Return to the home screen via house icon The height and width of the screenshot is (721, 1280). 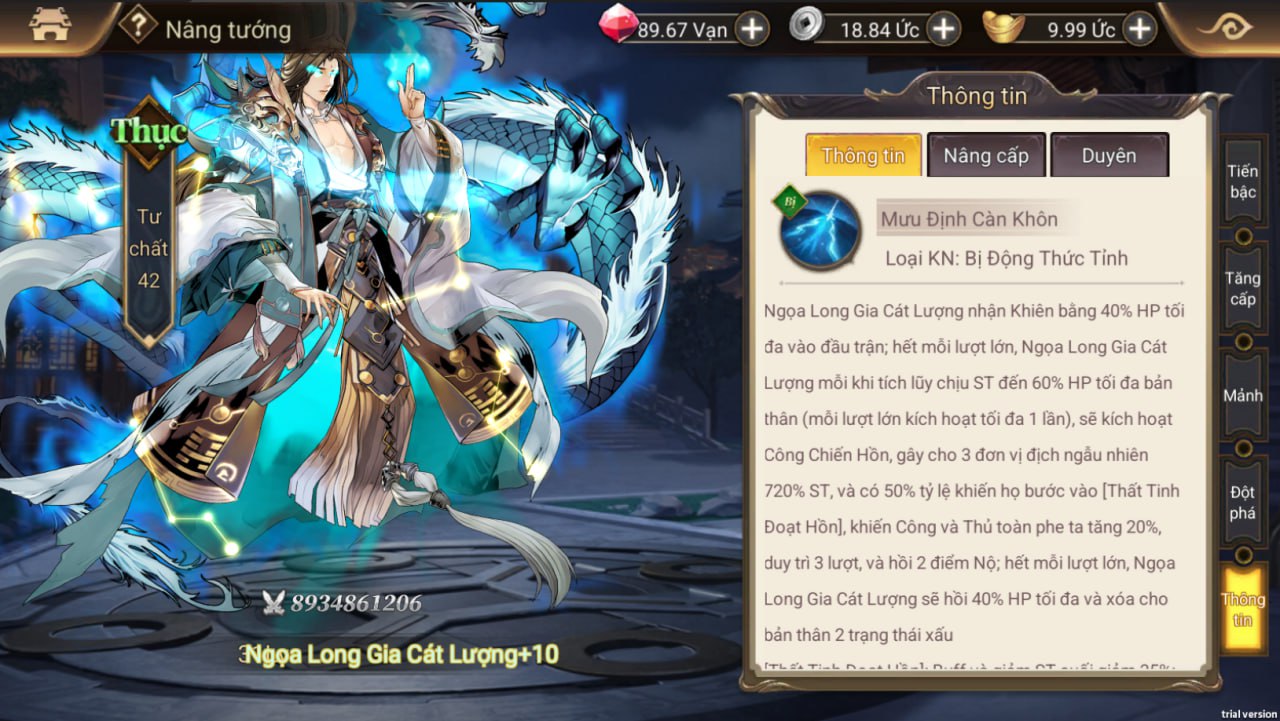[50, 27]
